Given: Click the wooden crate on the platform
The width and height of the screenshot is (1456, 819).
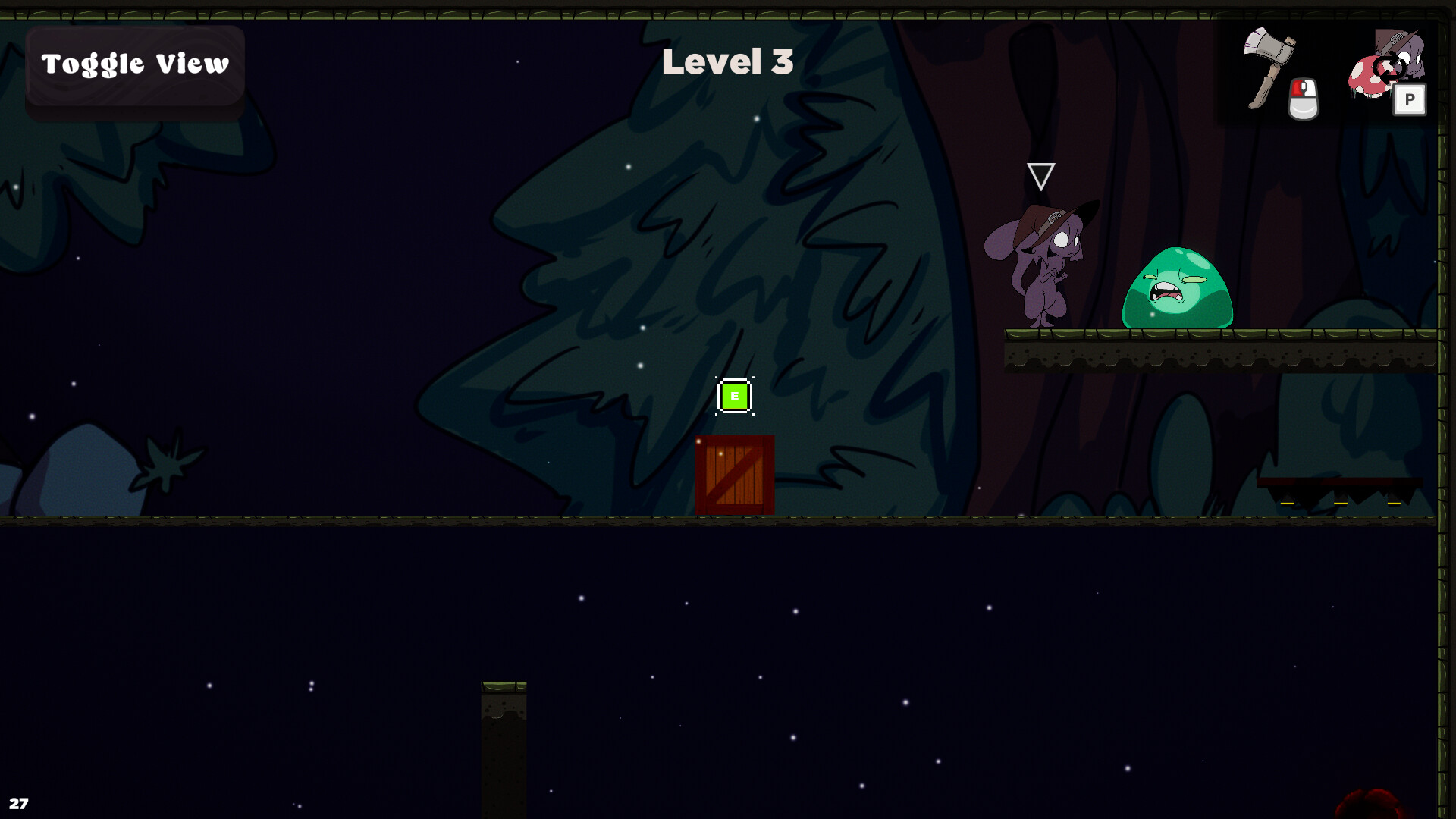Looking at the screenshot, I should [735, 476].
